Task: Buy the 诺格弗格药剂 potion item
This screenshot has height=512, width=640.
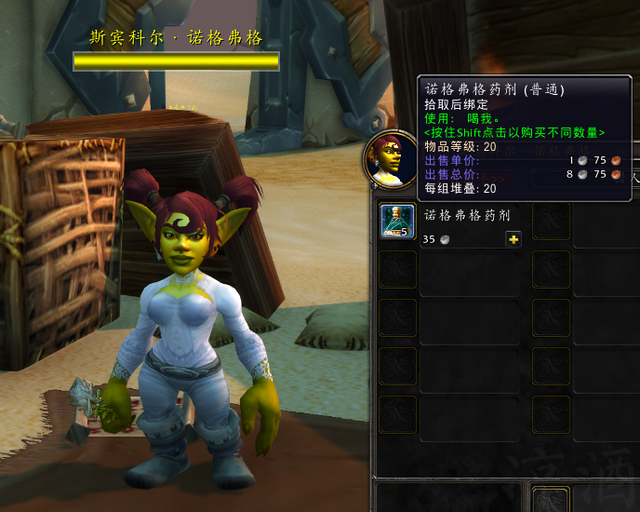Action: tap(397, 221)
